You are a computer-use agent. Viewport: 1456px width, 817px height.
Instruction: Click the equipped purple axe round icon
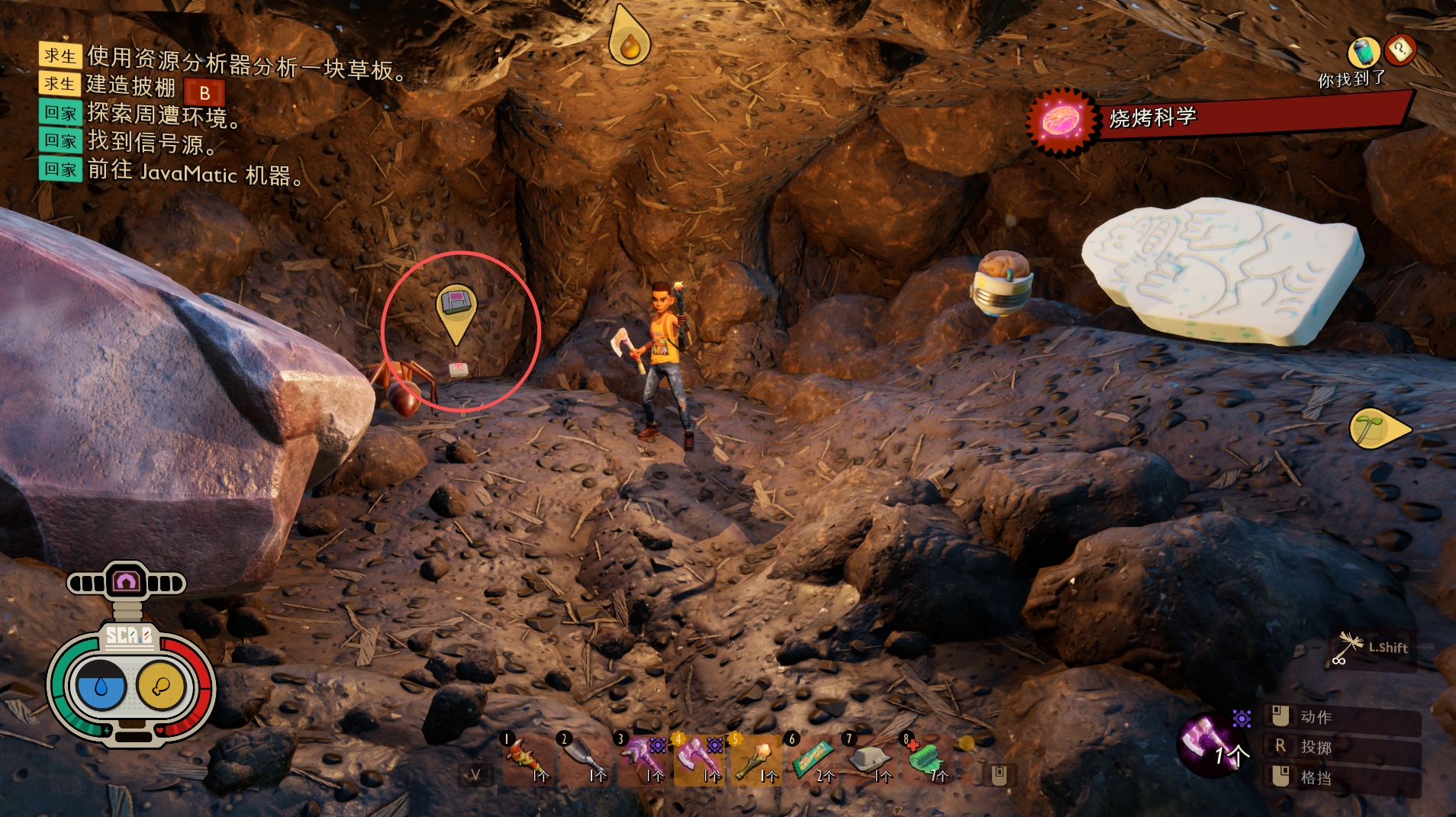tap(1210, 743)
